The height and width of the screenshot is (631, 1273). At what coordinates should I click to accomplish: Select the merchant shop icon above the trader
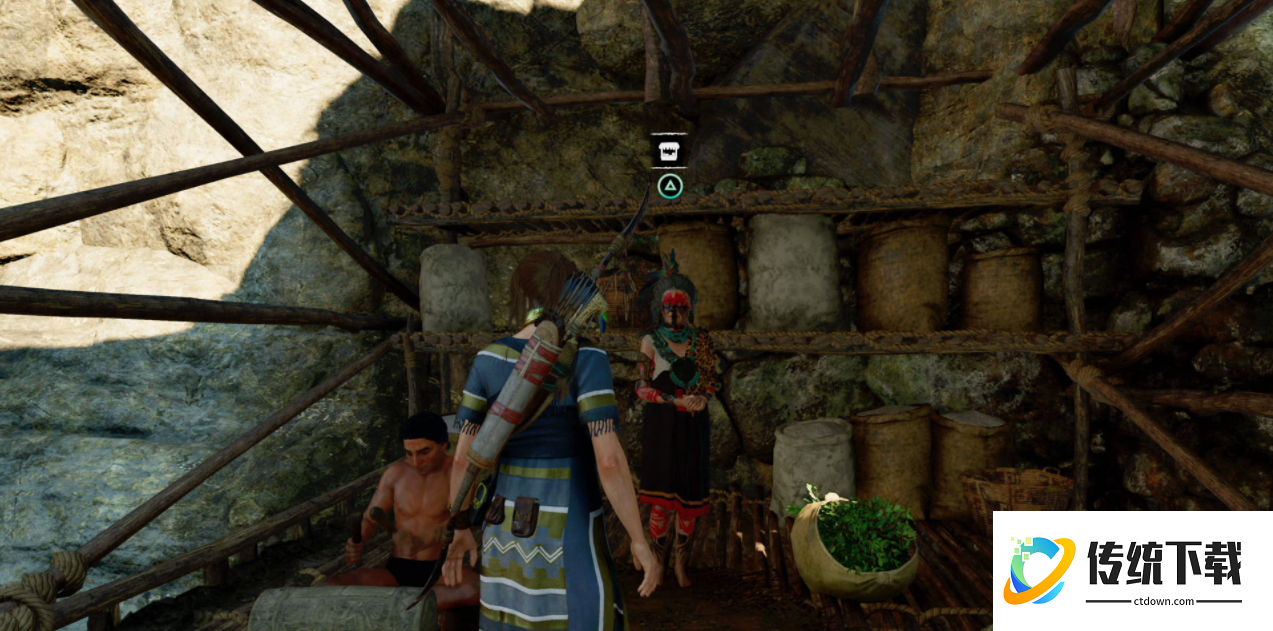pyautogui.click(x=669, y=151)
